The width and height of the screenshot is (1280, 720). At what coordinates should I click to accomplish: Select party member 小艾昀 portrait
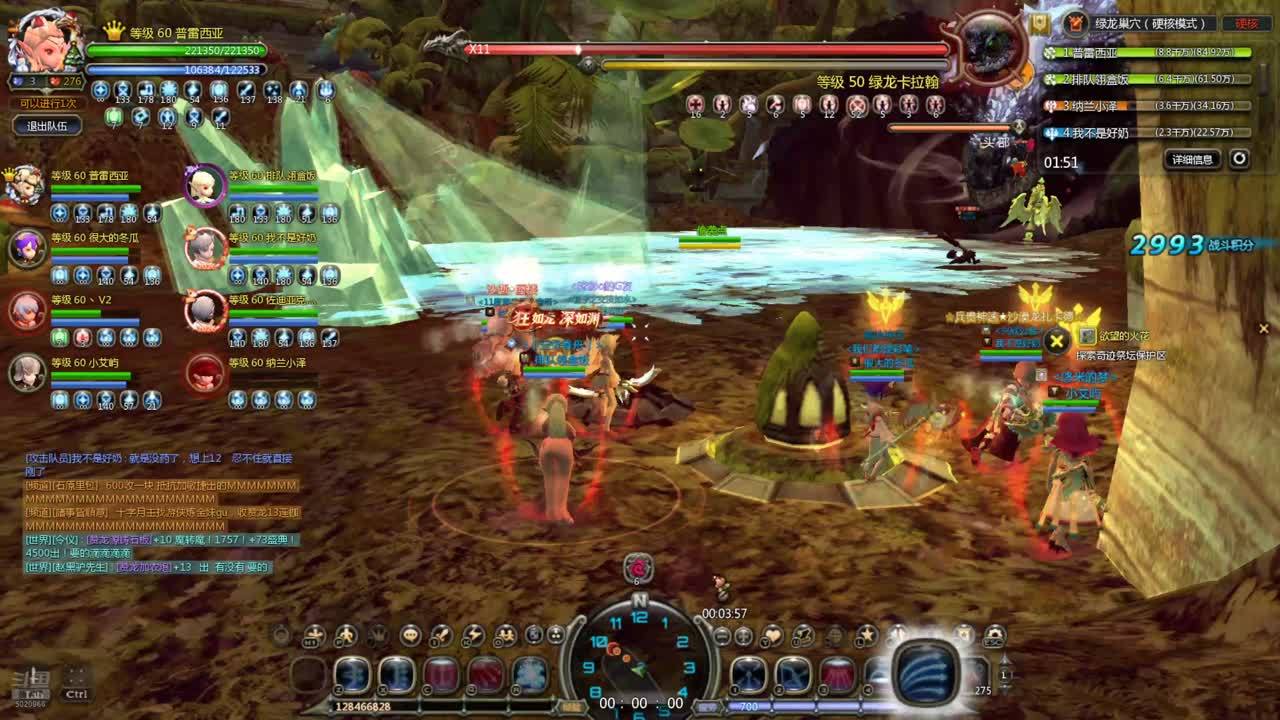pos(27,372)
